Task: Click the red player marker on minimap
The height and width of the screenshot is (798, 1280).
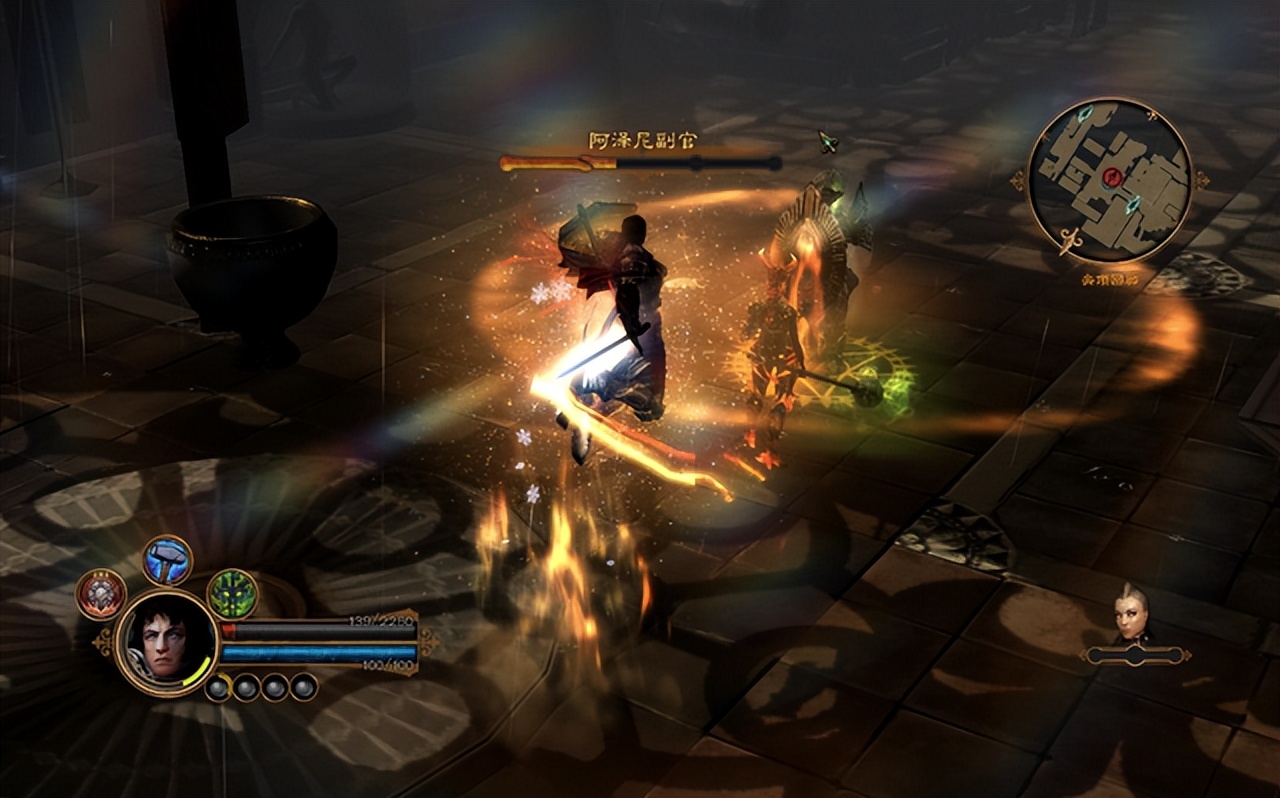Action: [1112, 178]
